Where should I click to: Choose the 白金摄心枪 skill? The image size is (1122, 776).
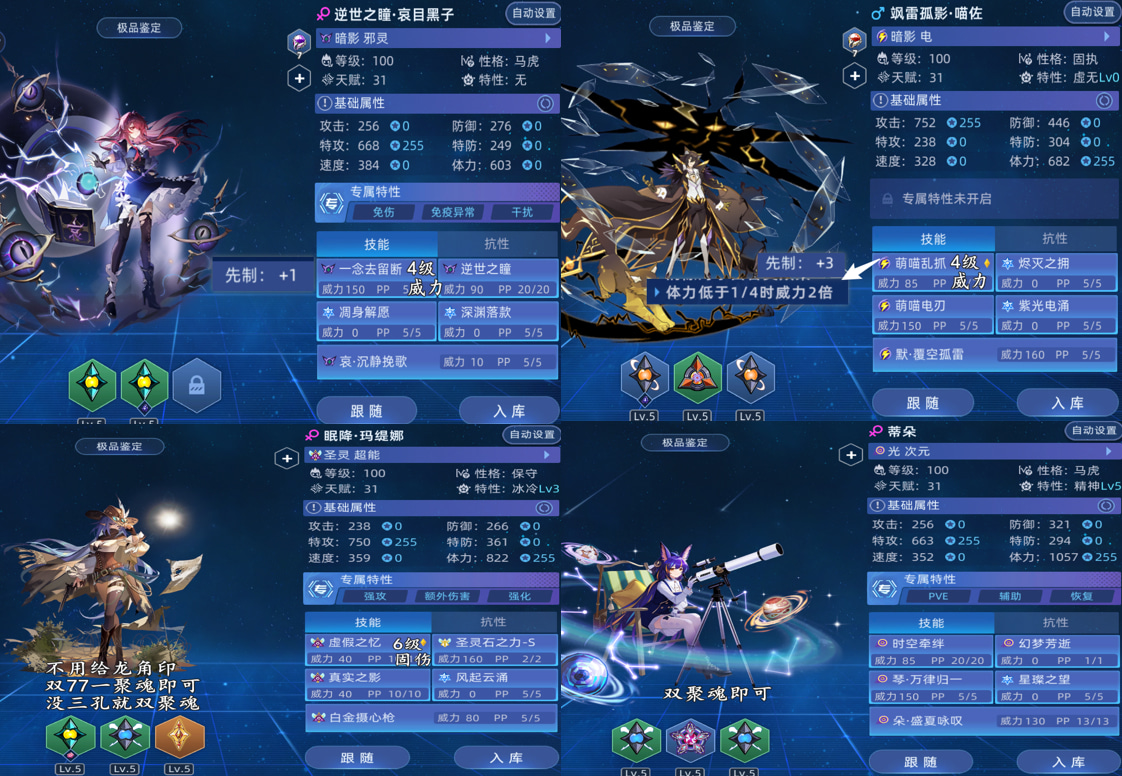click(x=431, y=717)
